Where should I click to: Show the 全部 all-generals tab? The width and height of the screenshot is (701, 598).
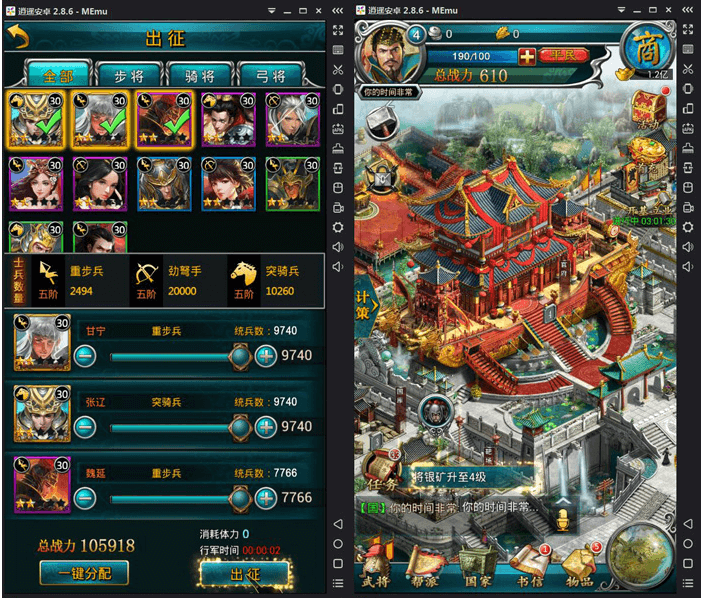[57, 75]
